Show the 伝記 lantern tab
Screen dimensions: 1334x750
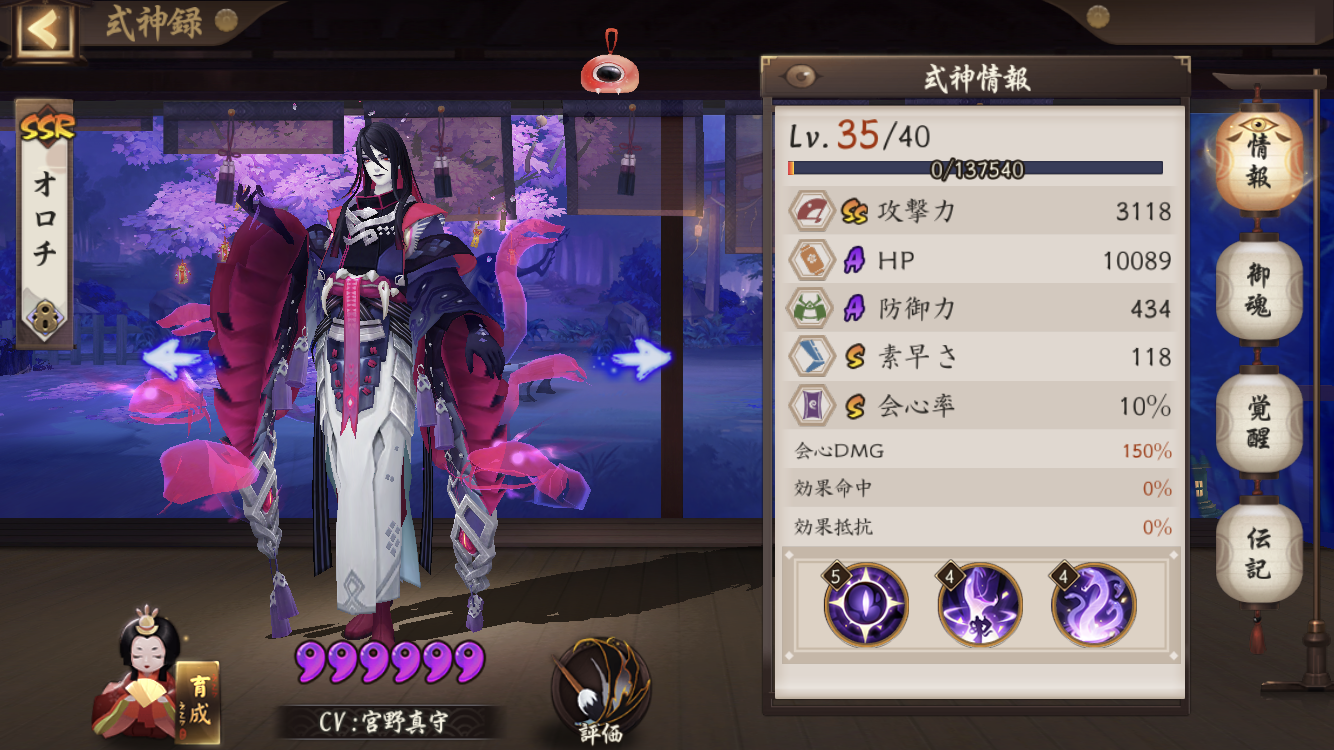coord(1258,552)
